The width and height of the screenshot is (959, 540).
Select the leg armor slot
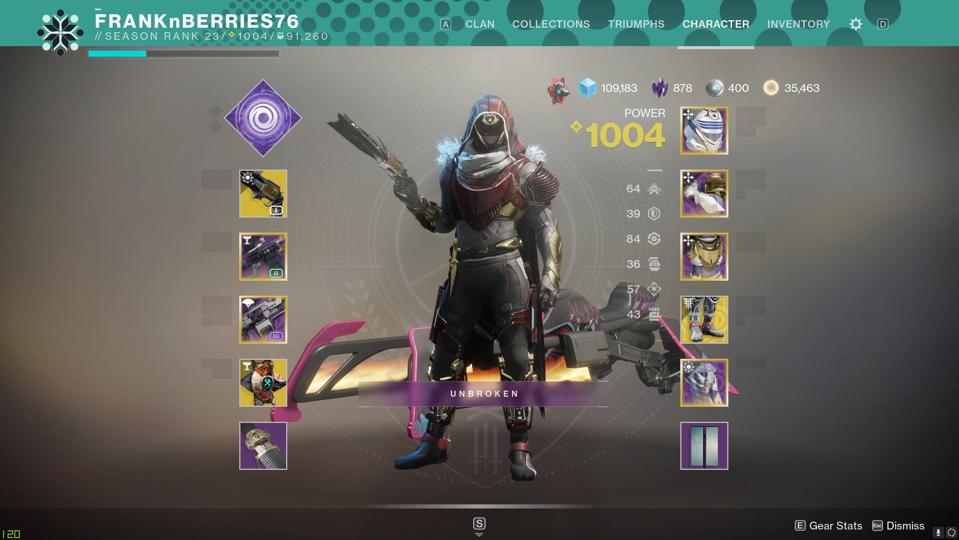(704, 319)
